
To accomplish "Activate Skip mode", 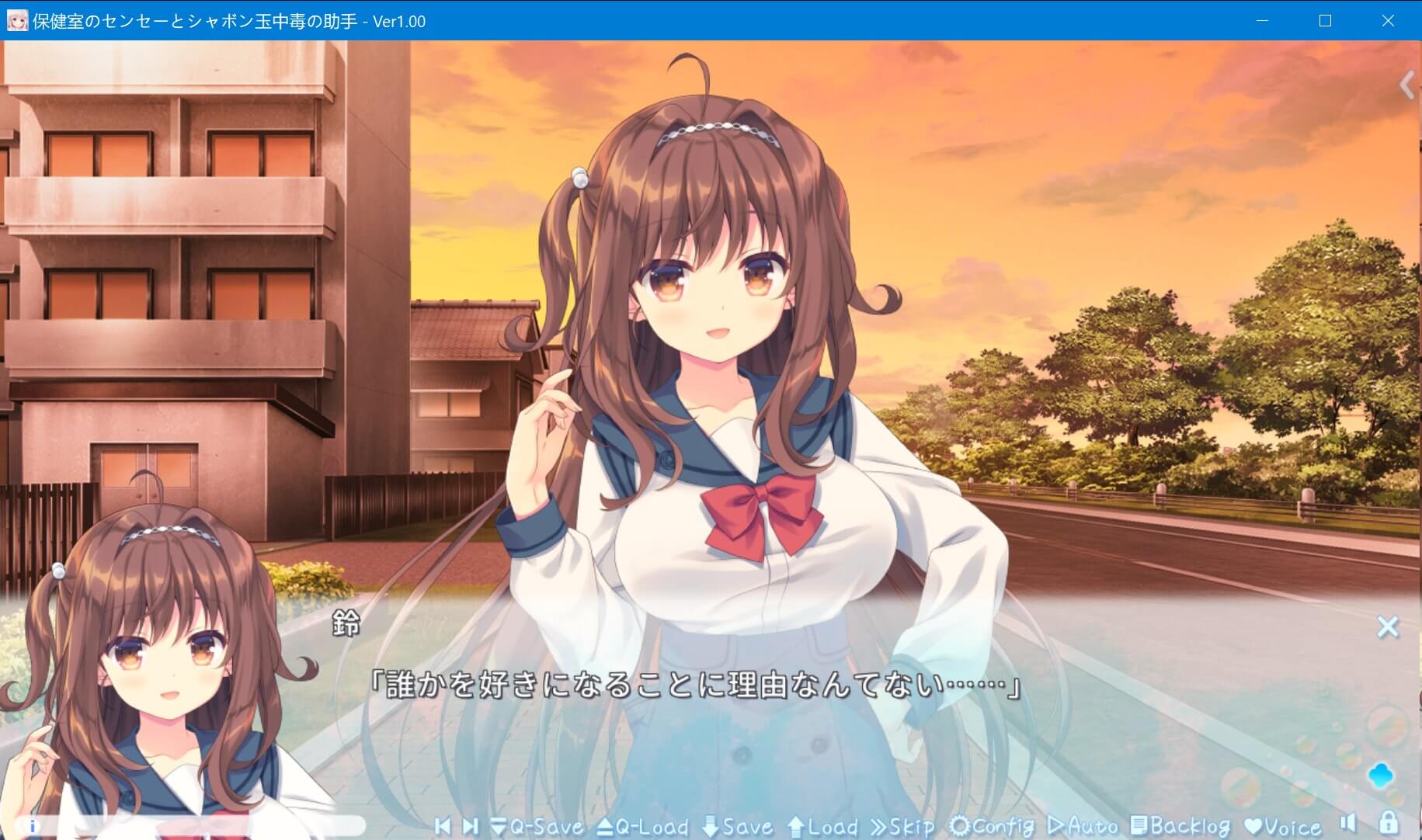I will (902, 826).
